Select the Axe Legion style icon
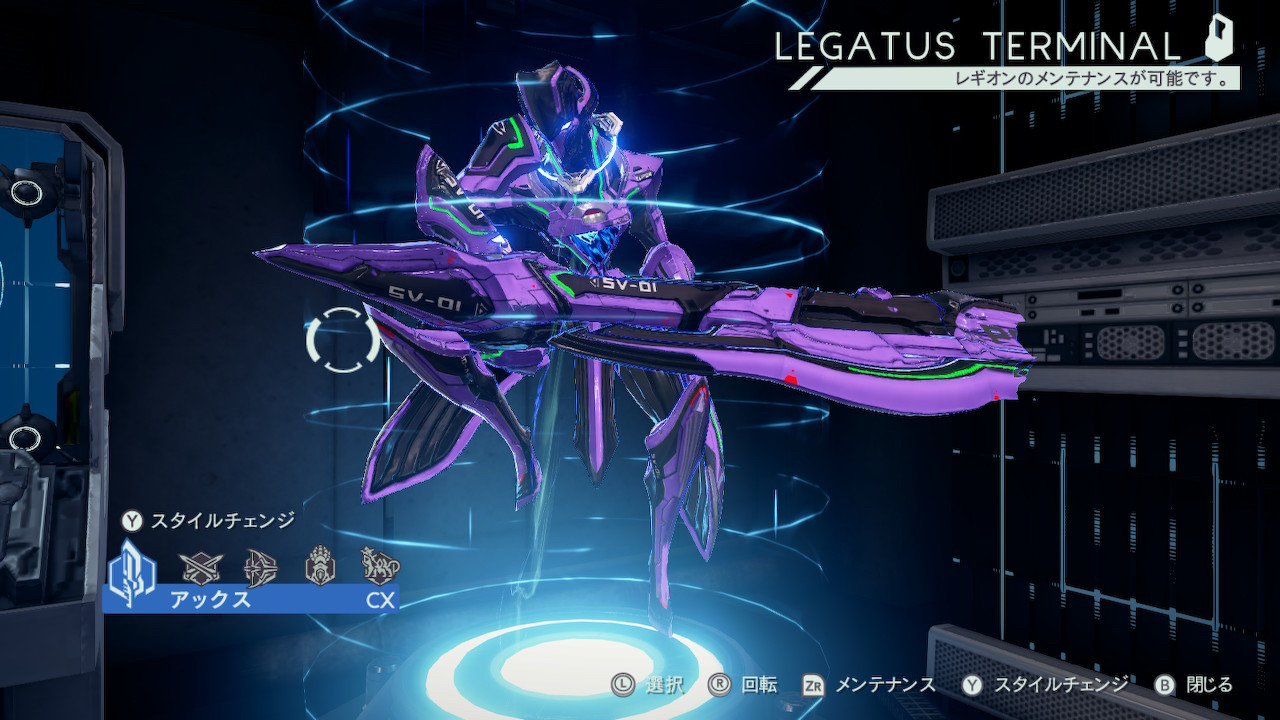1280x720 pixels. (131, 569)
